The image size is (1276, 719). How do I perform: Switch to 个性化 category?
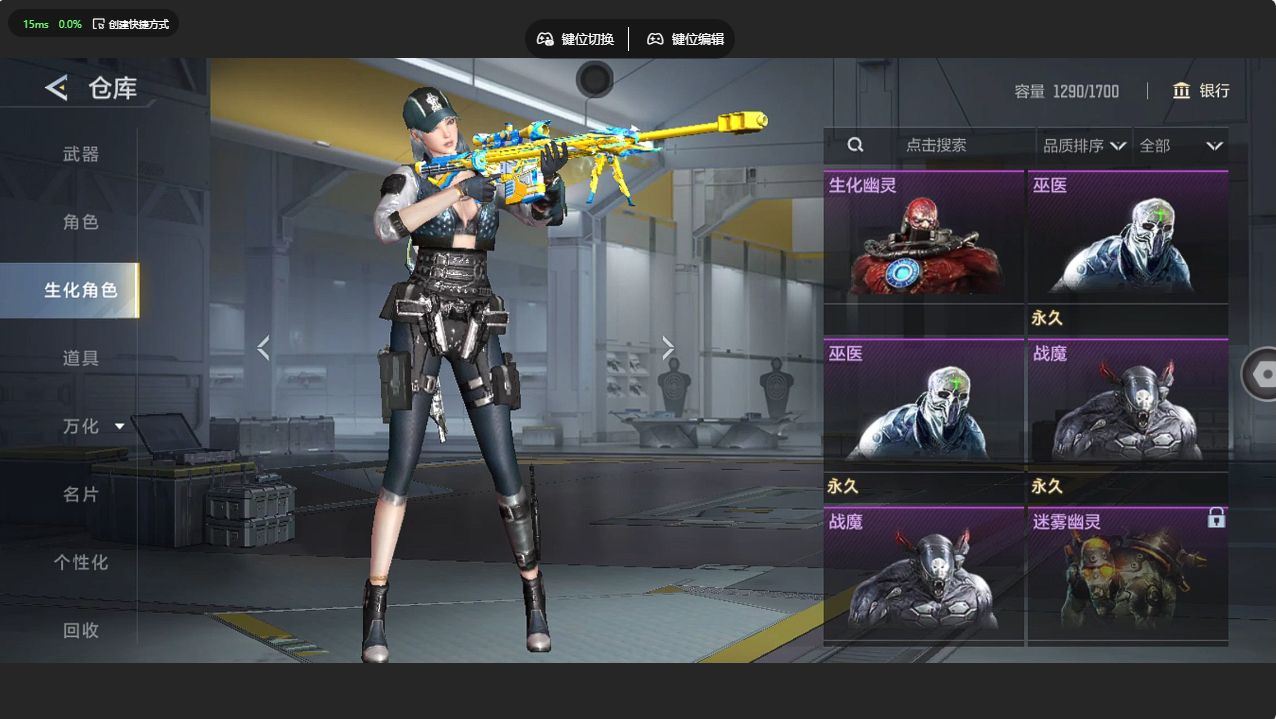[81, 562]
